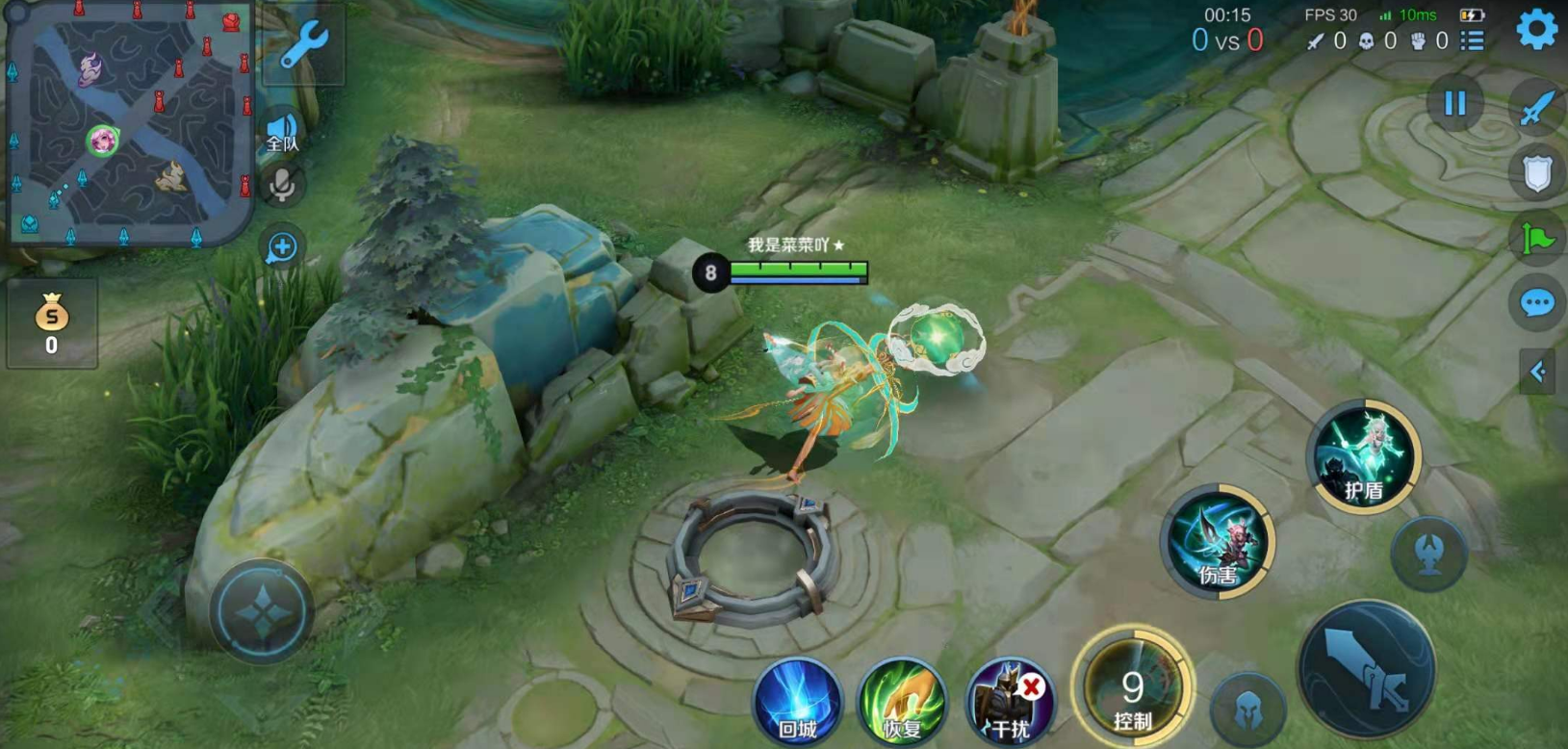
Task: Target towers with the tower attack button
Action: pos(1429,553)
